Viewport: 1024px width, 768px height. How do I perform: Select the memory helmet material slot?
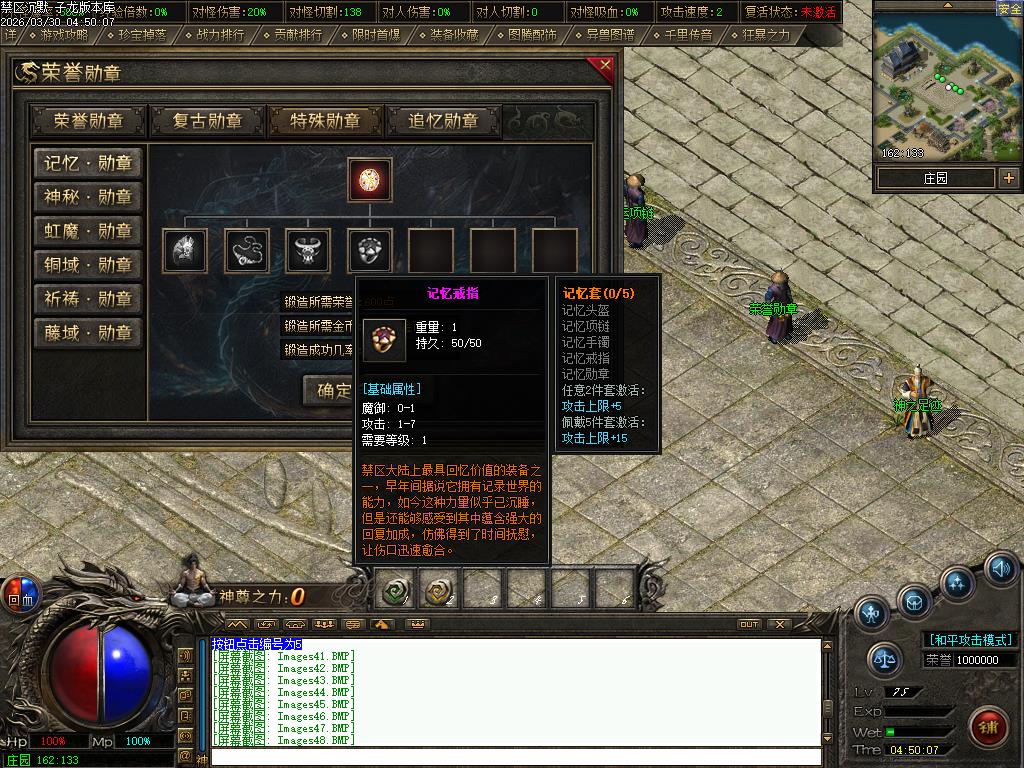point(185,251)
